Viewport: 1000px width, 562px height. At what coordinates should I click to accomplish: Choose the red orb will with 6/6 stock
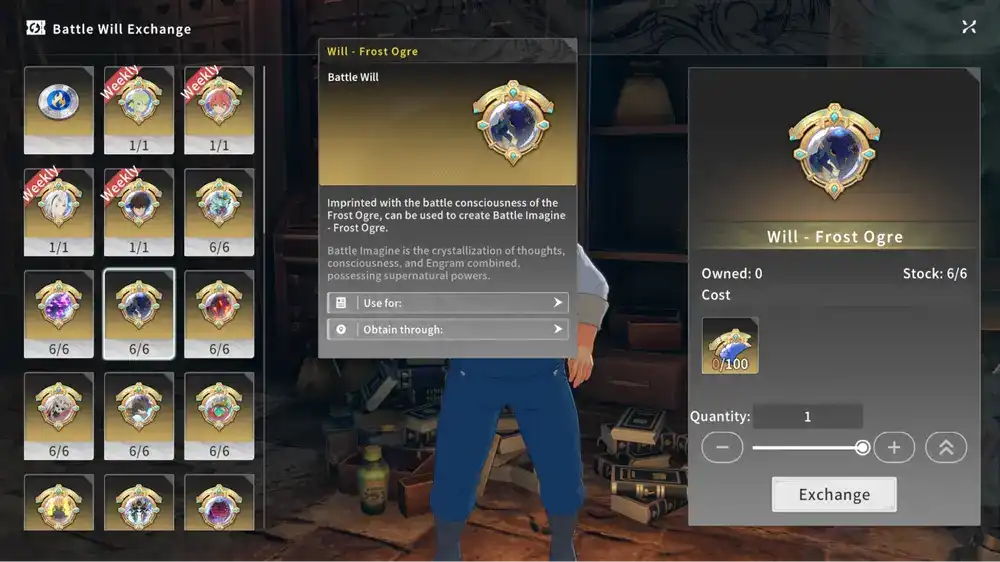pos(219,313)
